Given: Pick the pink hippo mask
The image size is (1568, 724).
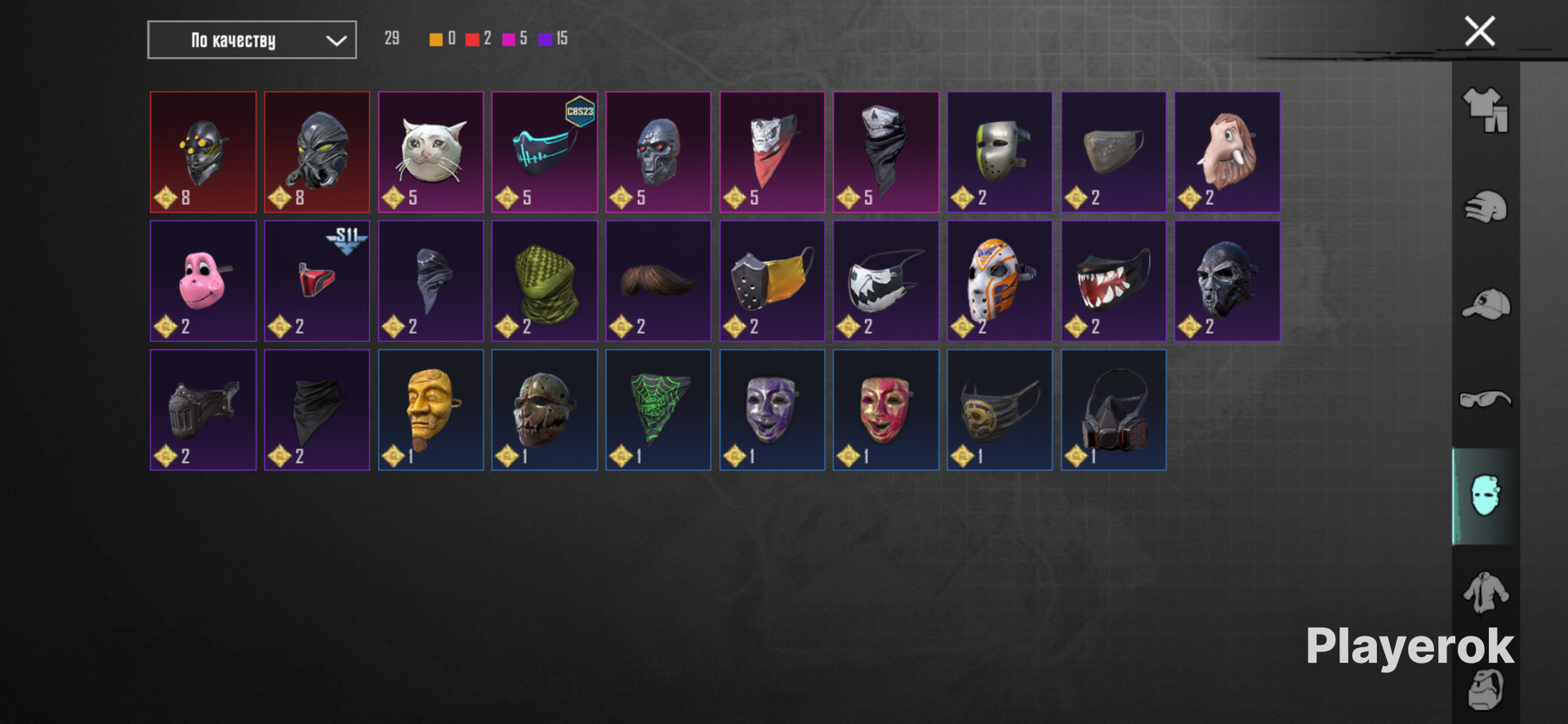Looking at the screenshot, I should click(x=203, y=280).
